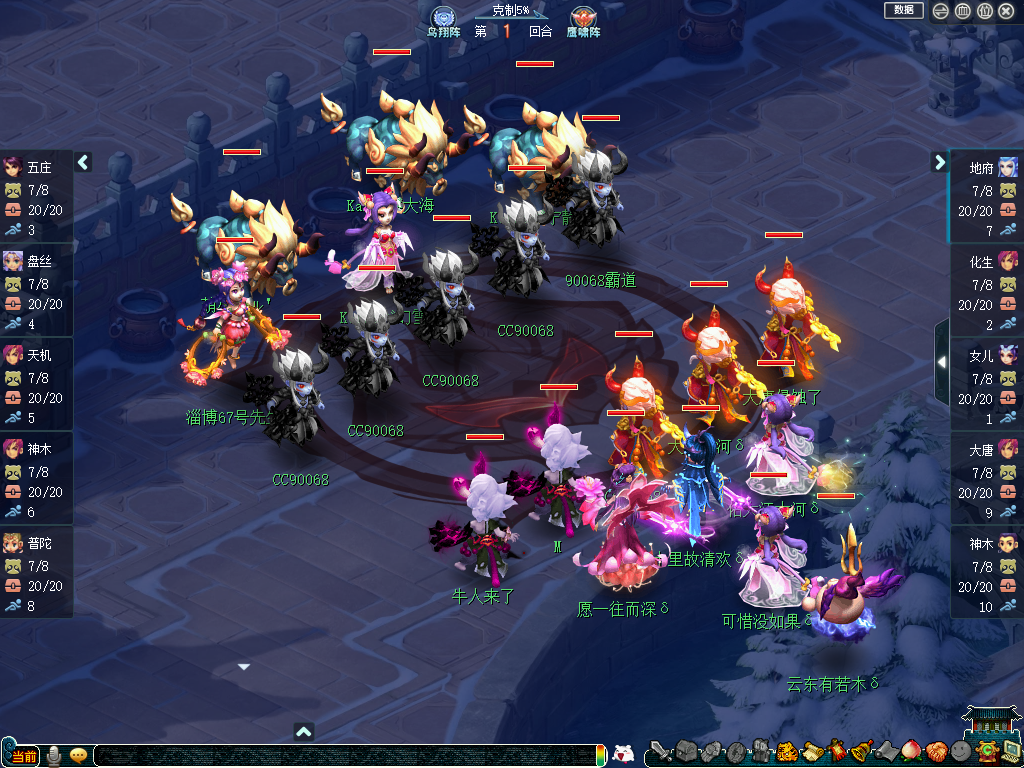Select the 大唐 player row
Viewport: 1024px width, 768px height.
point(986,479)
